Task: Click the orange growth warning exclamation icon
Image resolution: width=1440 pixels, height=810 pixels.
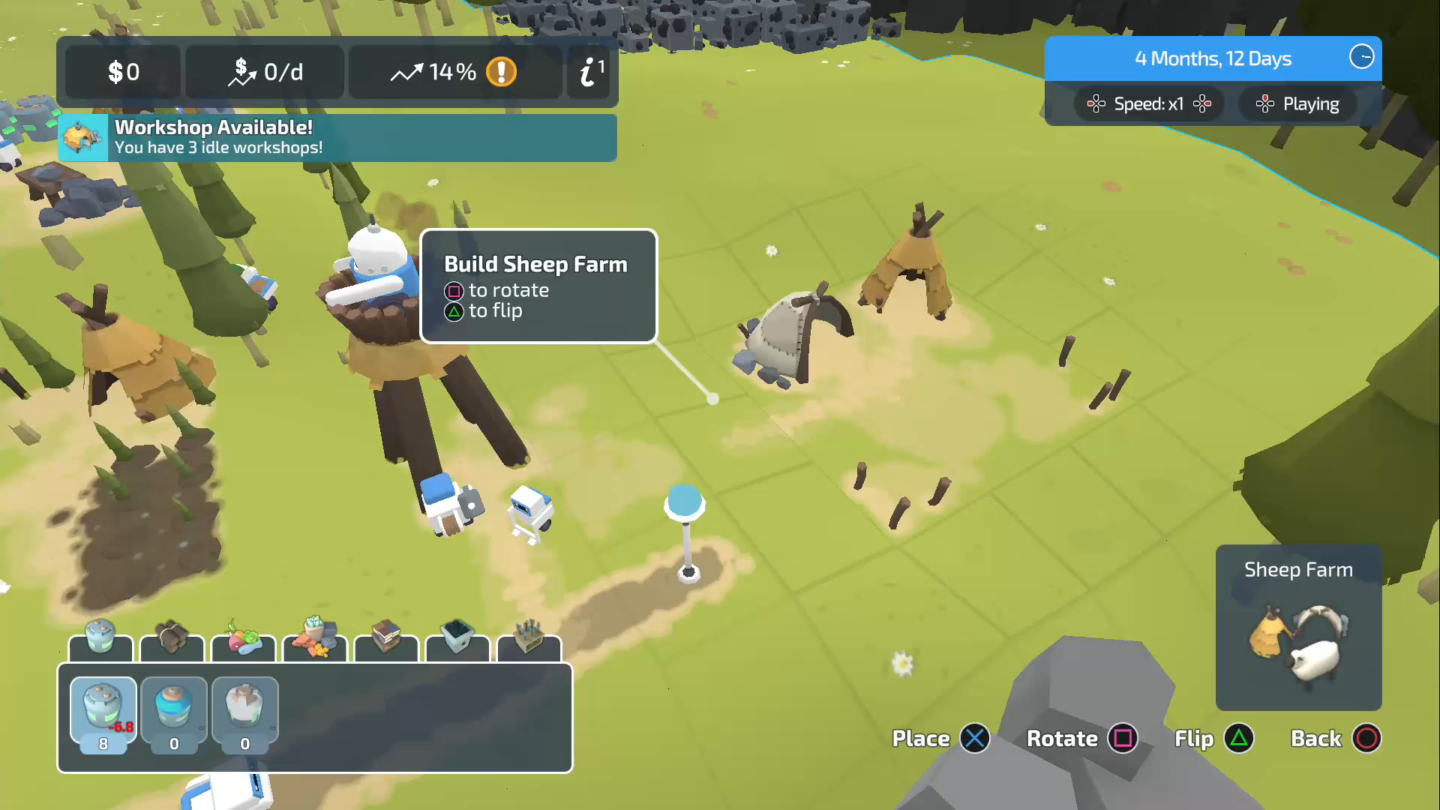Action: tap(501, 72)
